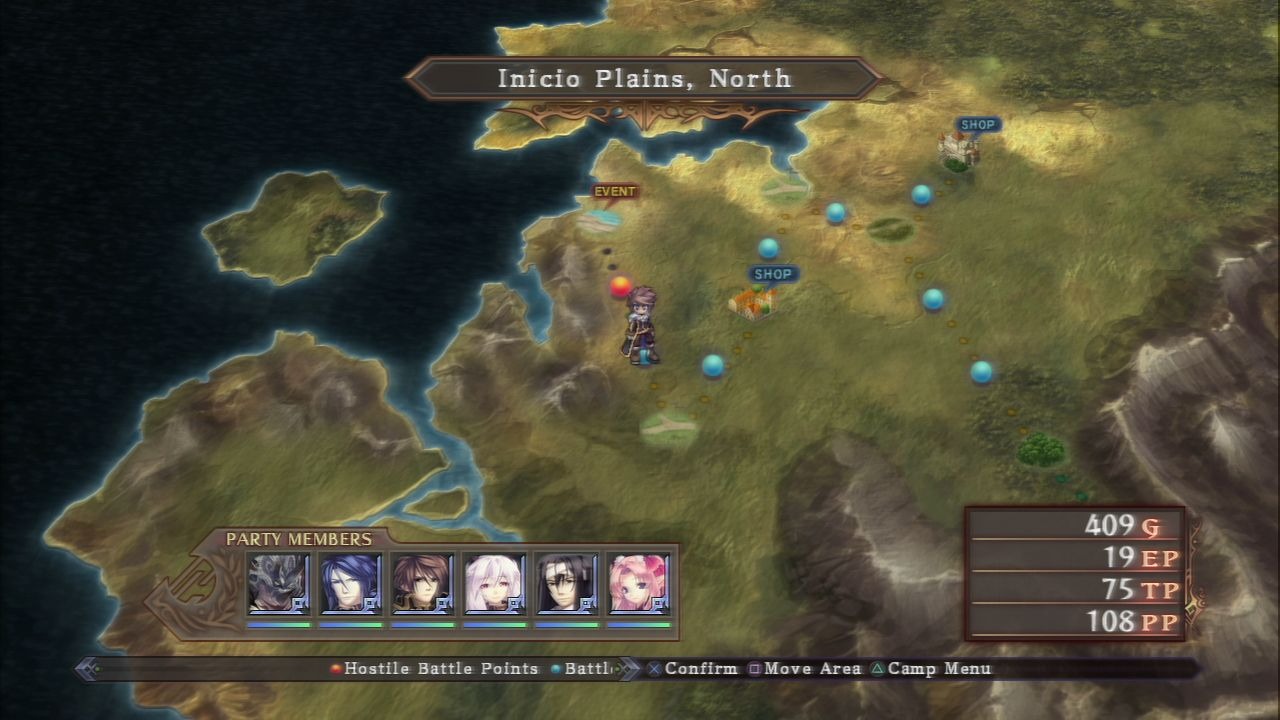Select the white-haired party member portrait
The width and height of the screenshot is (1280, 720).
pos(495,583)
